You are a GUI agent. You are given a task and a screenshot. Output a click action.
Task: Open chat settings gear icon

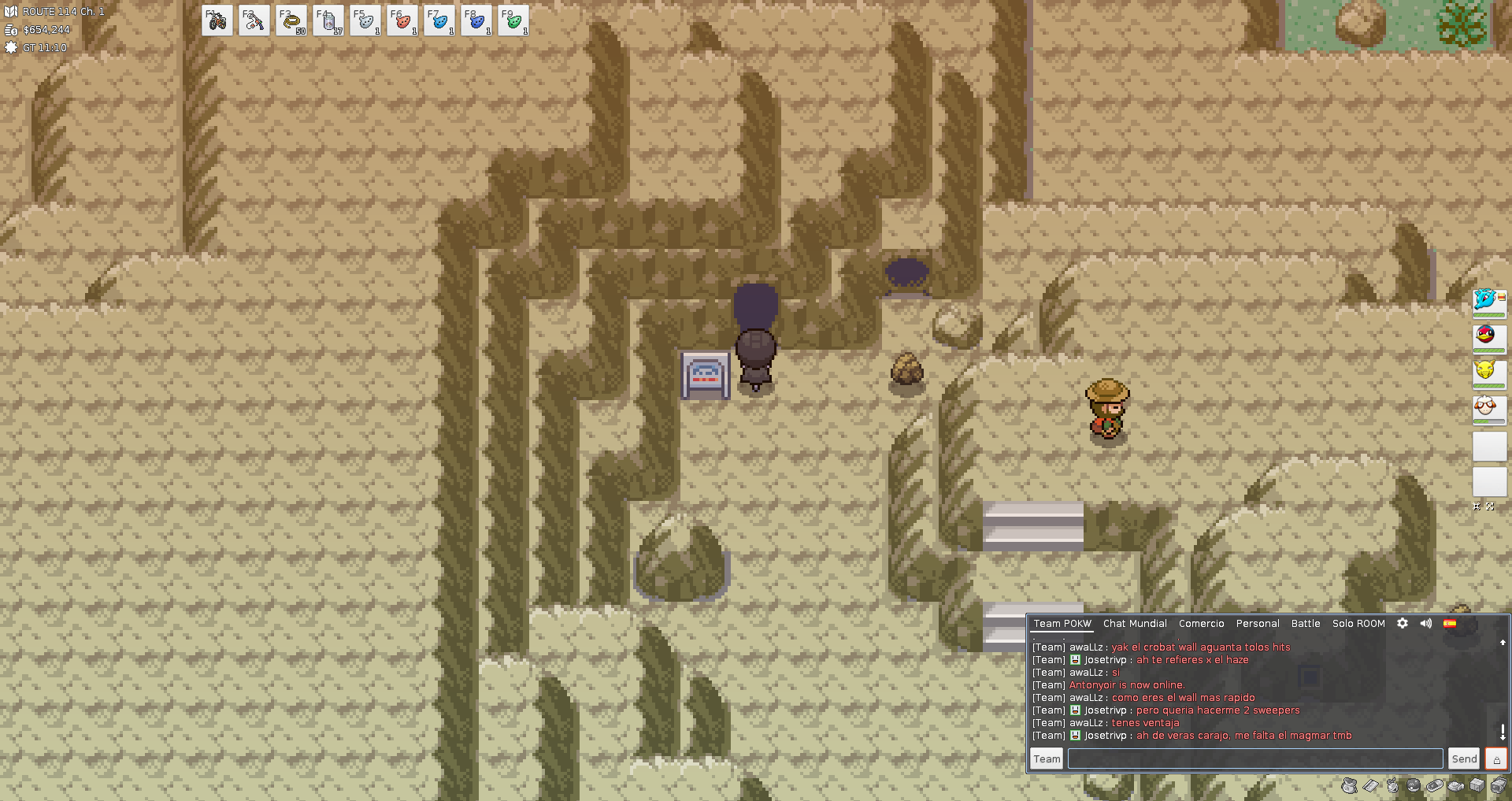(x=1403, y=623)
